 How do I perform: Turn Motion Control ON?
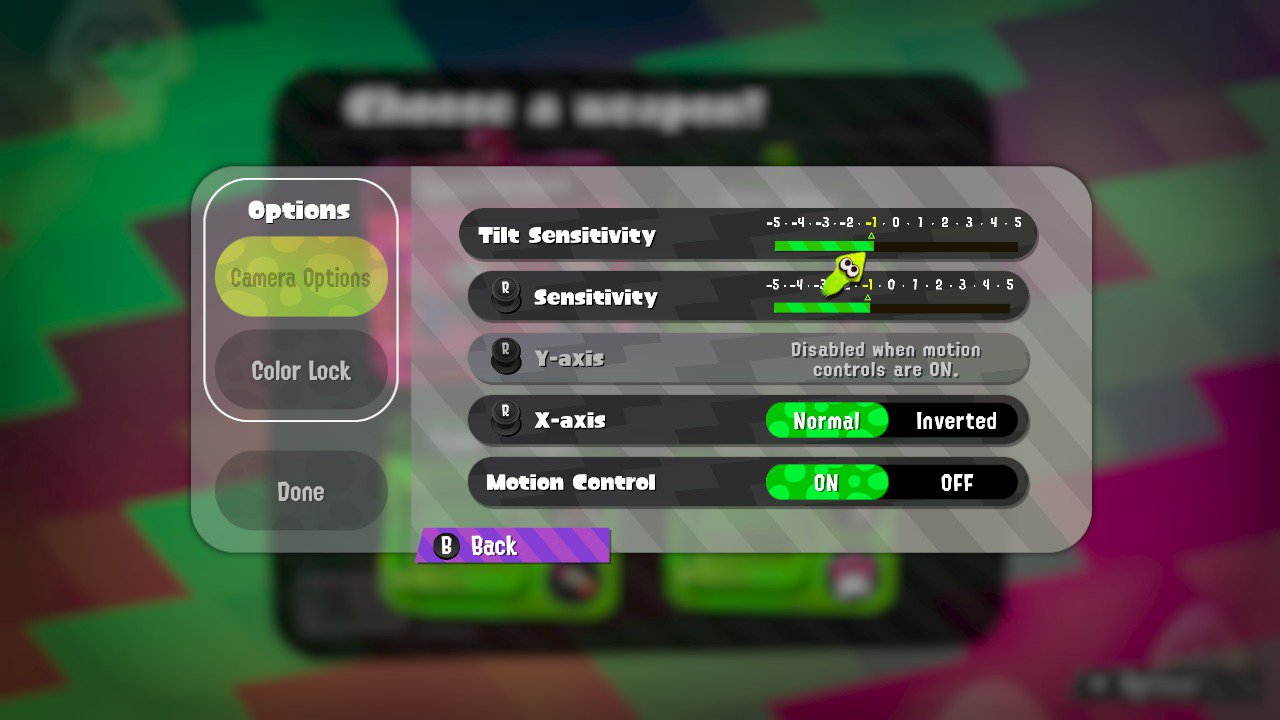(827, 483)
